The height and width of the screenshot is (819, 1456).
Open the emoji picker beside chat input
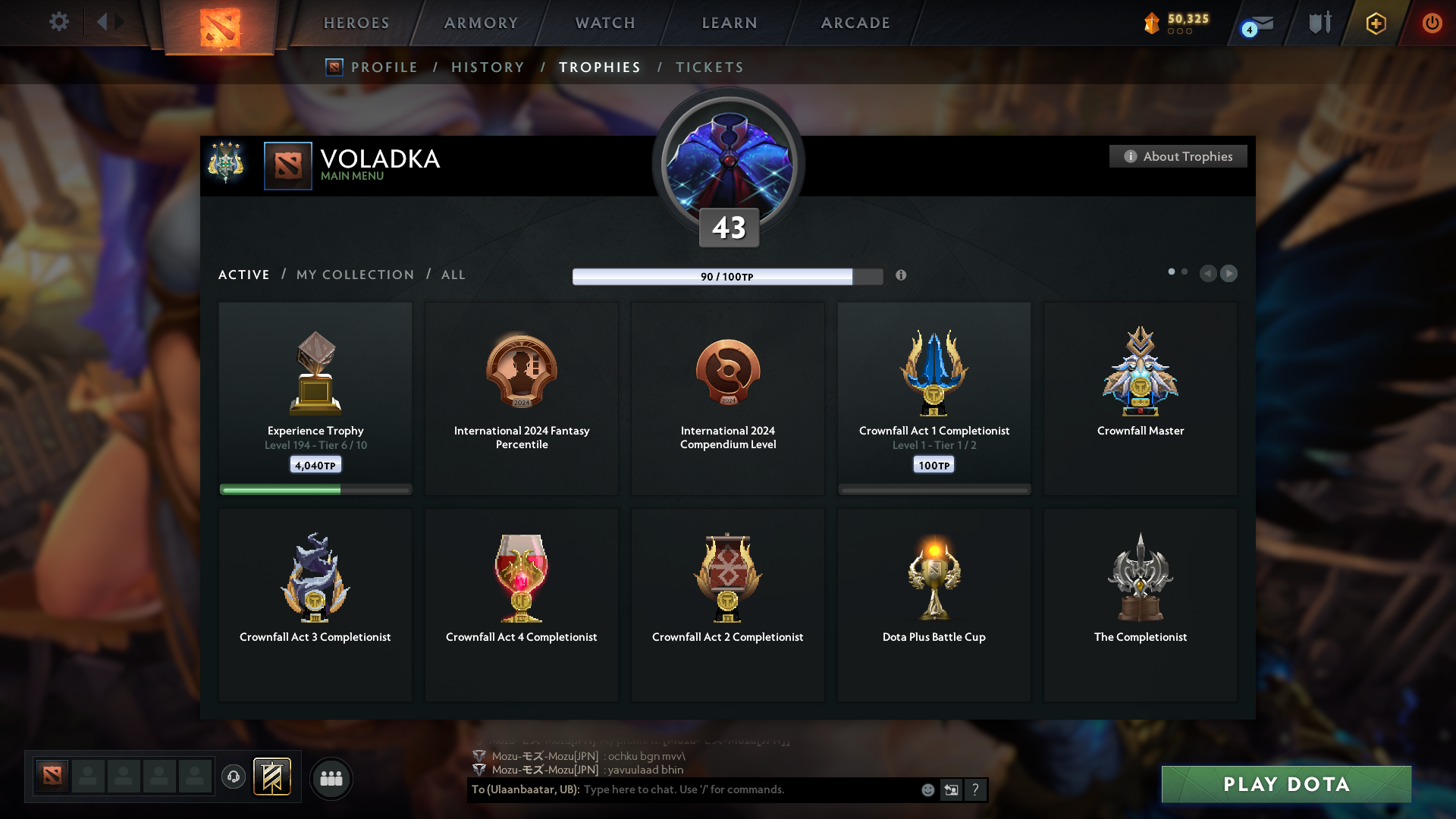927,789
